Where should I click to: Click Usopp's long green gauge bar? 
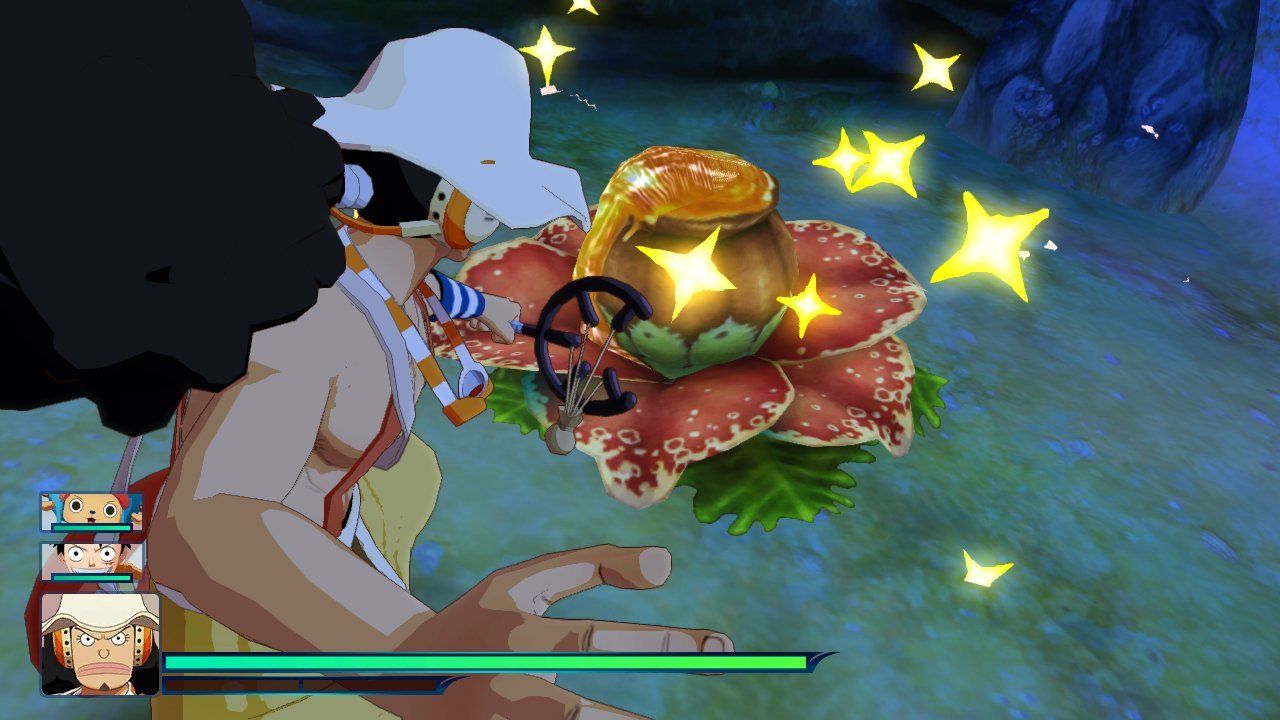[480, 661]
